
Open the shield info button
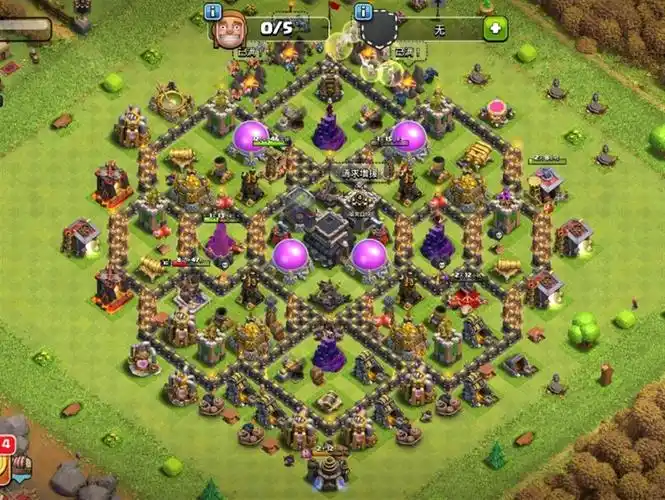(x=362, y=12)
